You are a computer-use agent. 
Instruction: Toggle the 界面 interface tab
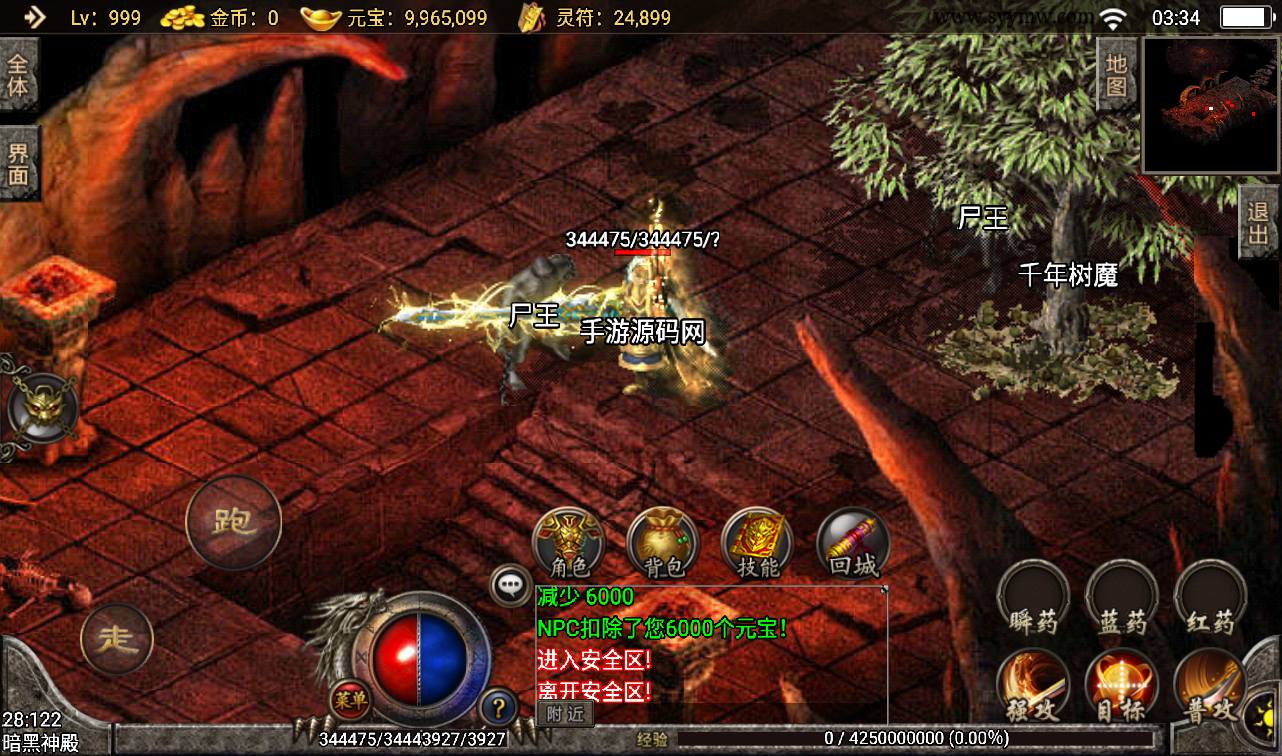19,164
